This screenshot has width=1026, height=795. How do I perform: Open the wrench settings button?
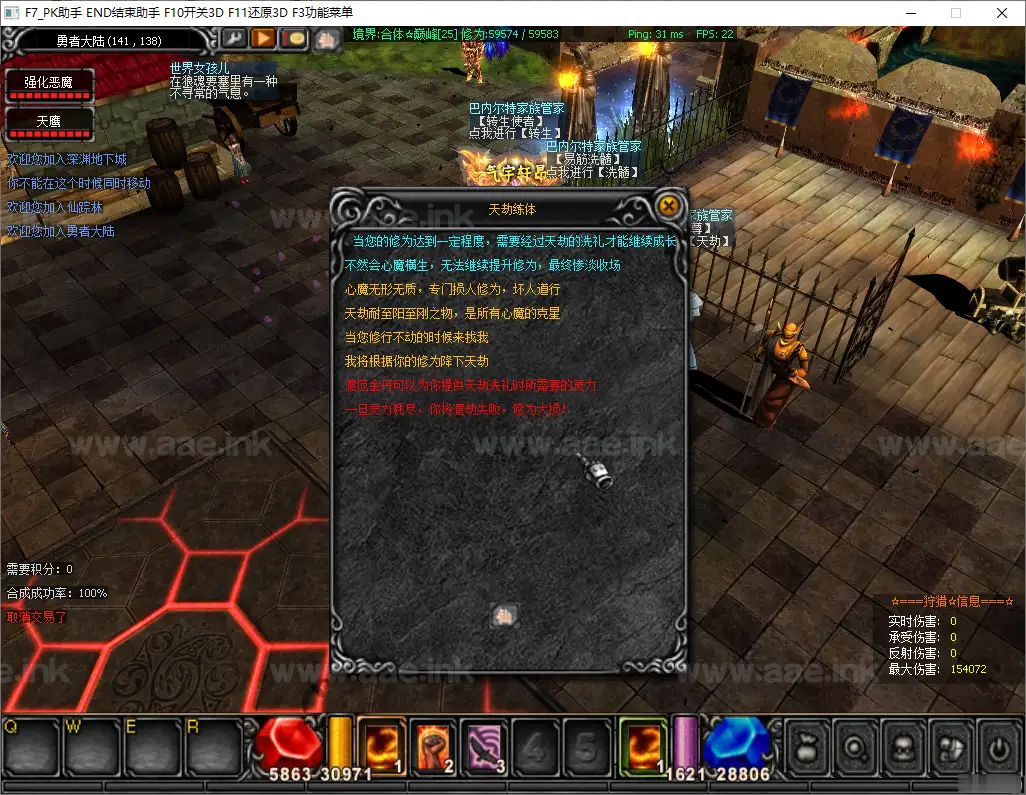[233, 39]
